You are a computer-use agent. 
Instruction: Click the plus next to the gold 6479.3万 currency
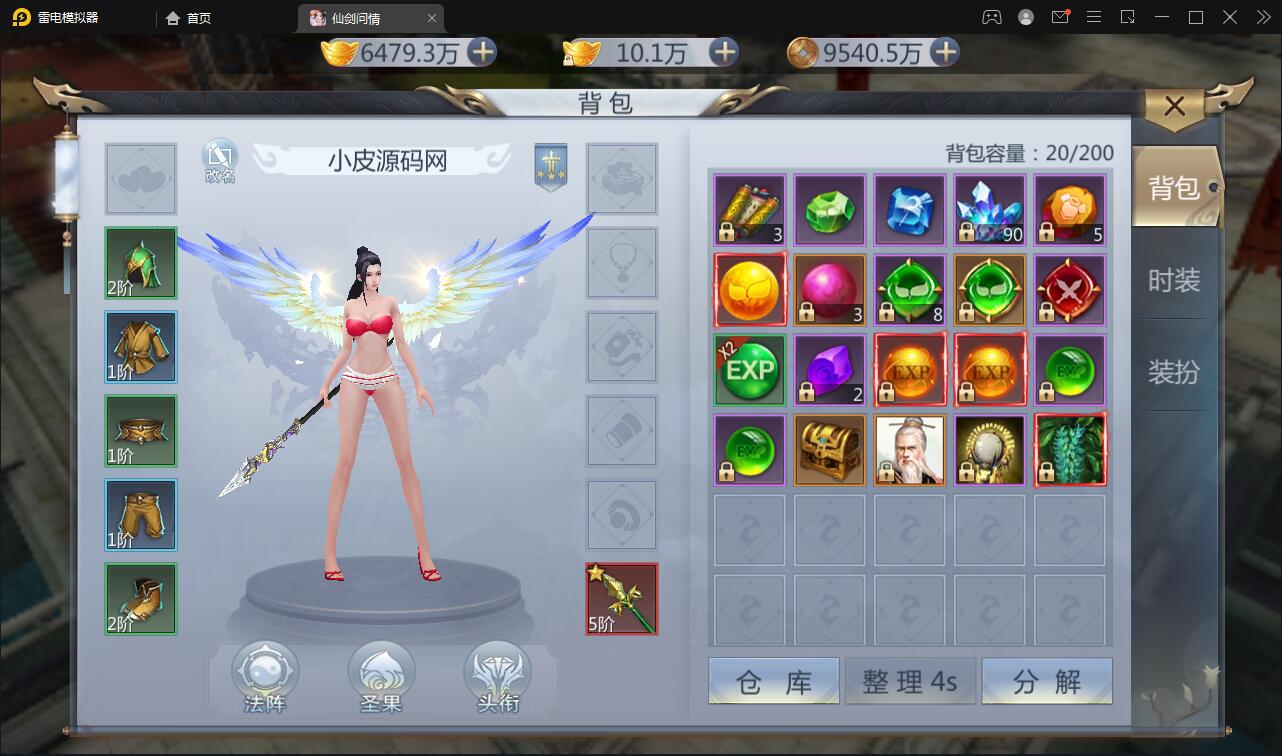[482, 53]
